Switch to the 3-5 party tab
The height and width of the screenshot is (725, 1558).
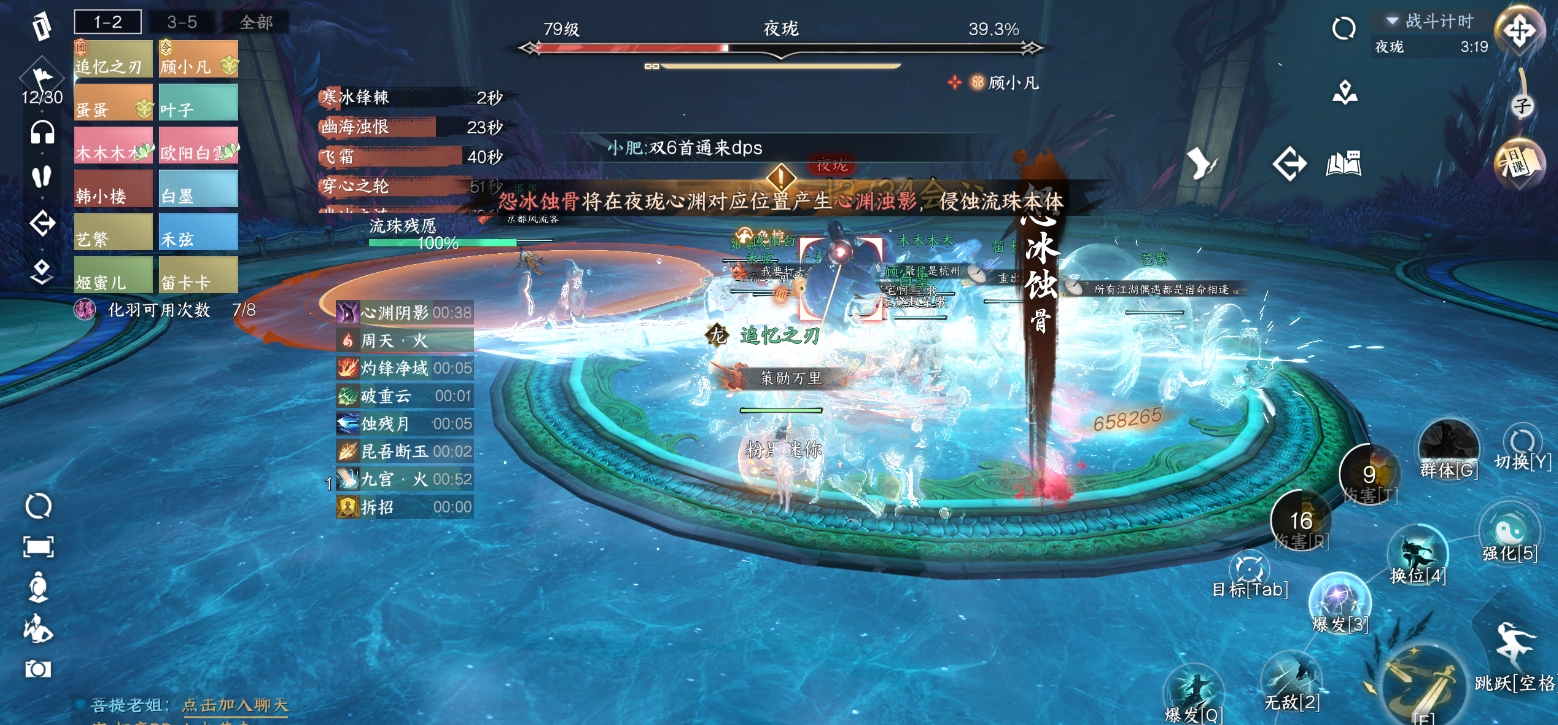pyautogui.click(x=184, y=20)
